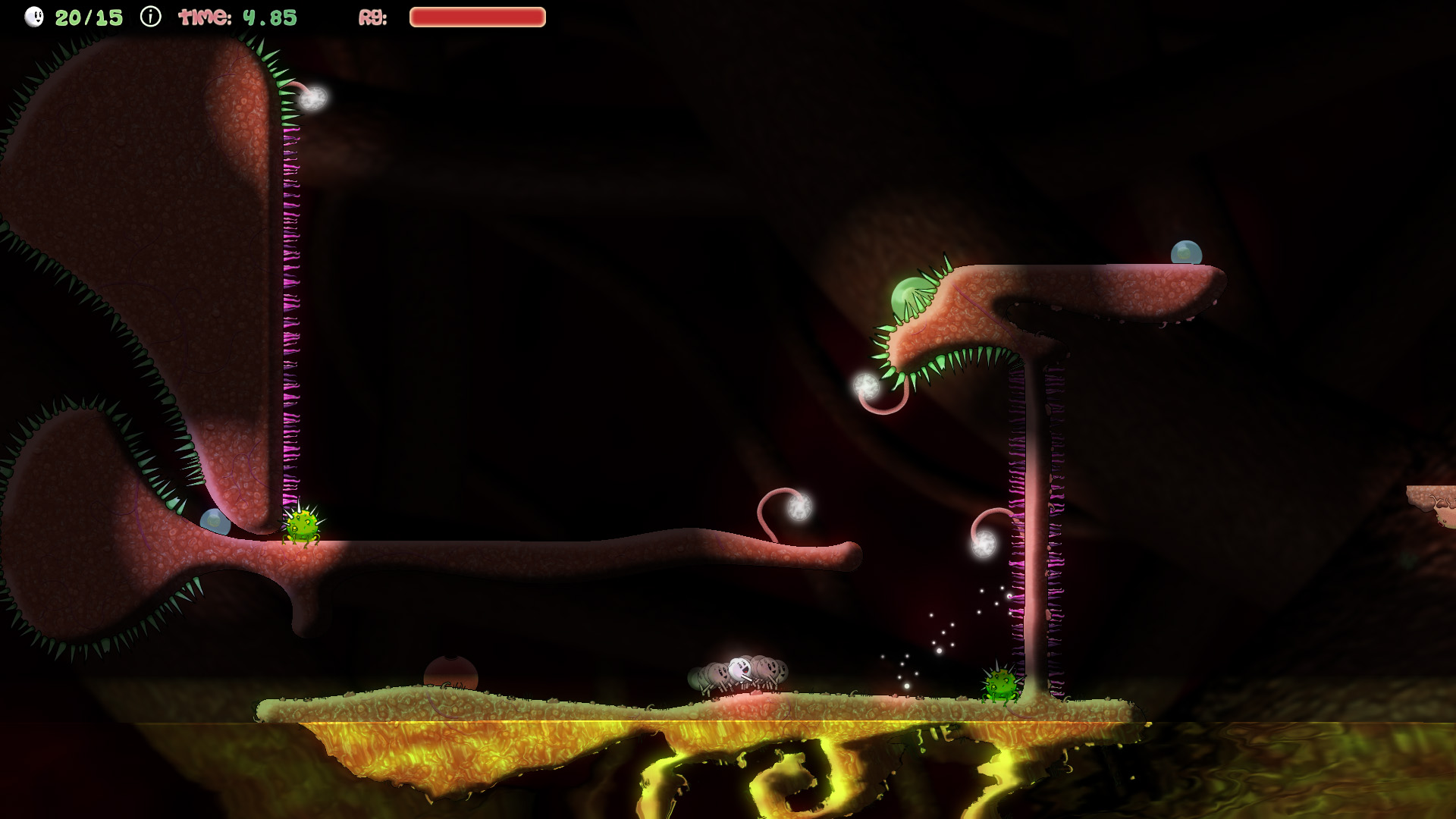Image resolution: width=1456 pixels, height=819 pixels.
Task: Click the Time: 4.85 label
Action: [236, 15]
